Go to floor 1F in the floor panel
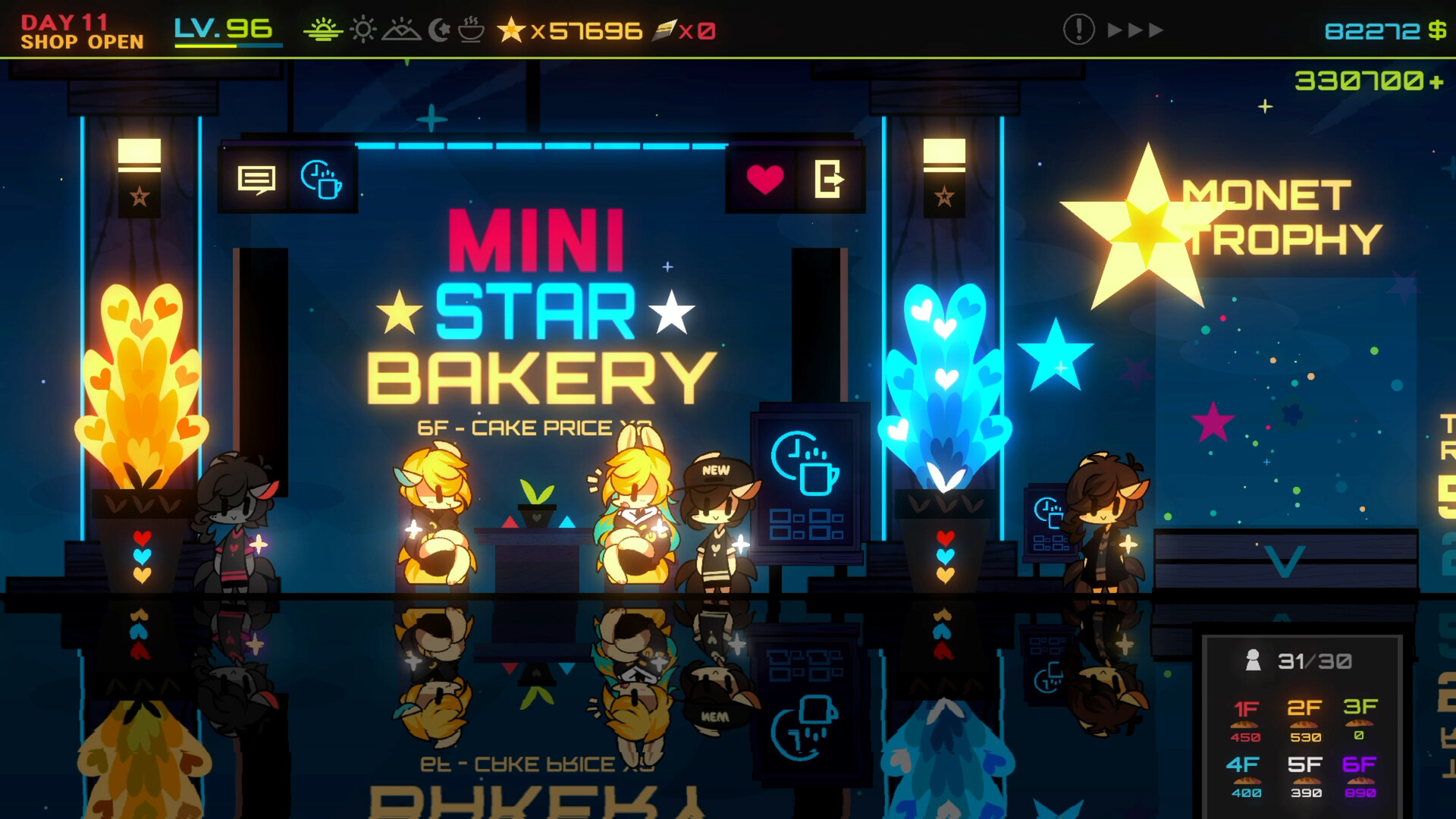 [x=1246, y=720]
